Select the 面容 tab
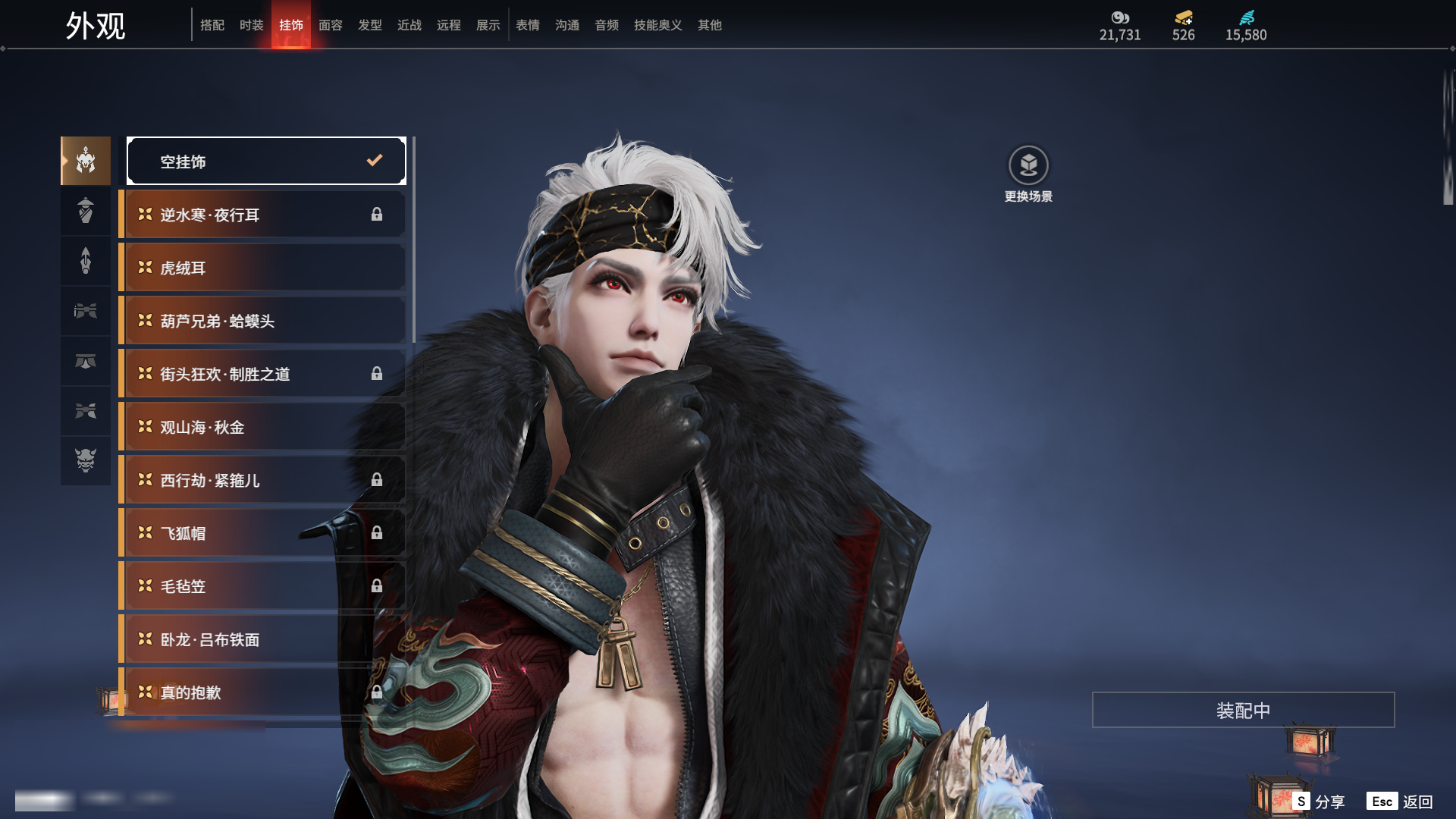This screenshot has height=819, width=1456. 330,25
